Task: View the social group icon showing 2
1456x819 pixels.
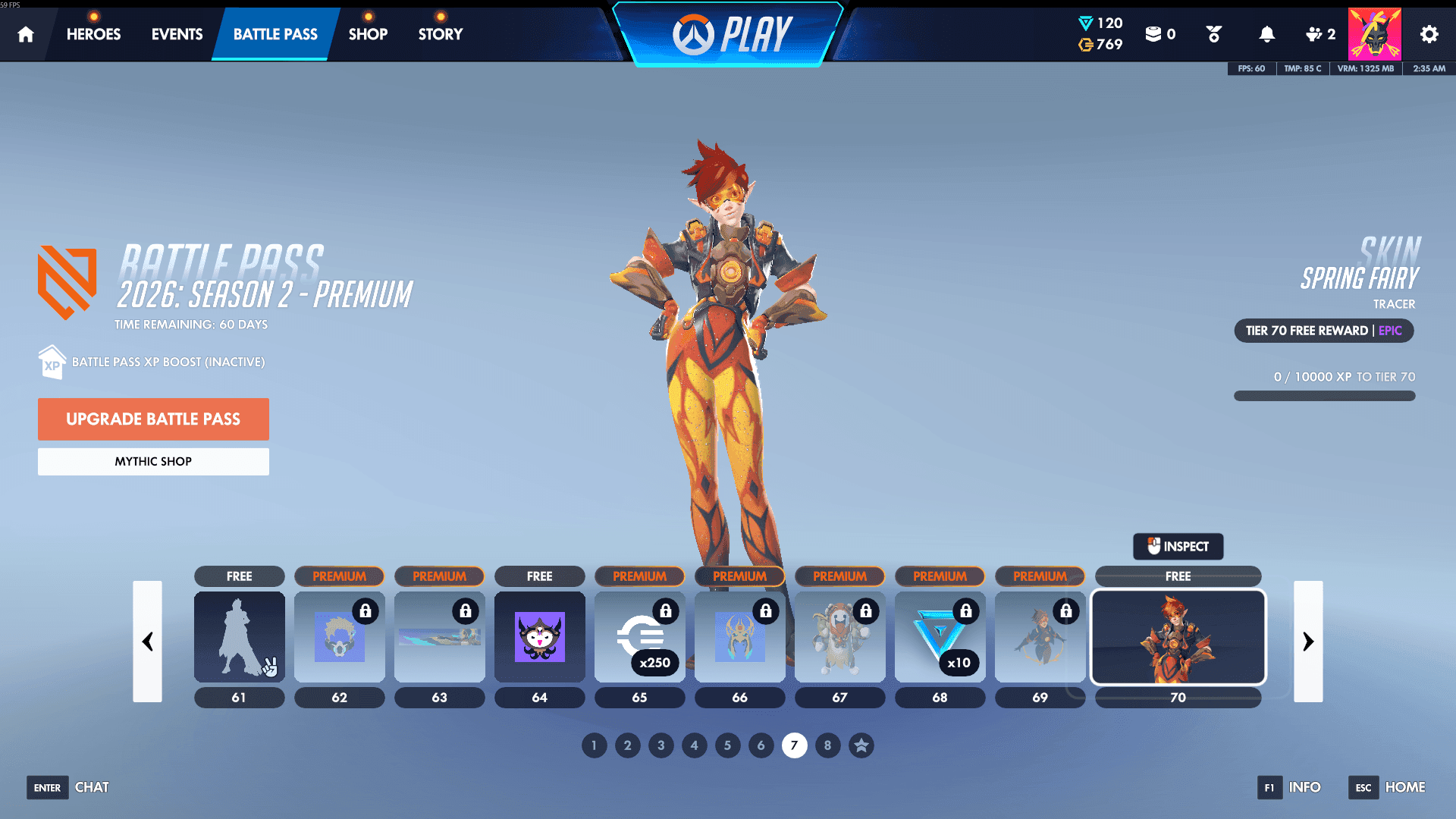Action: [1319, 33]
